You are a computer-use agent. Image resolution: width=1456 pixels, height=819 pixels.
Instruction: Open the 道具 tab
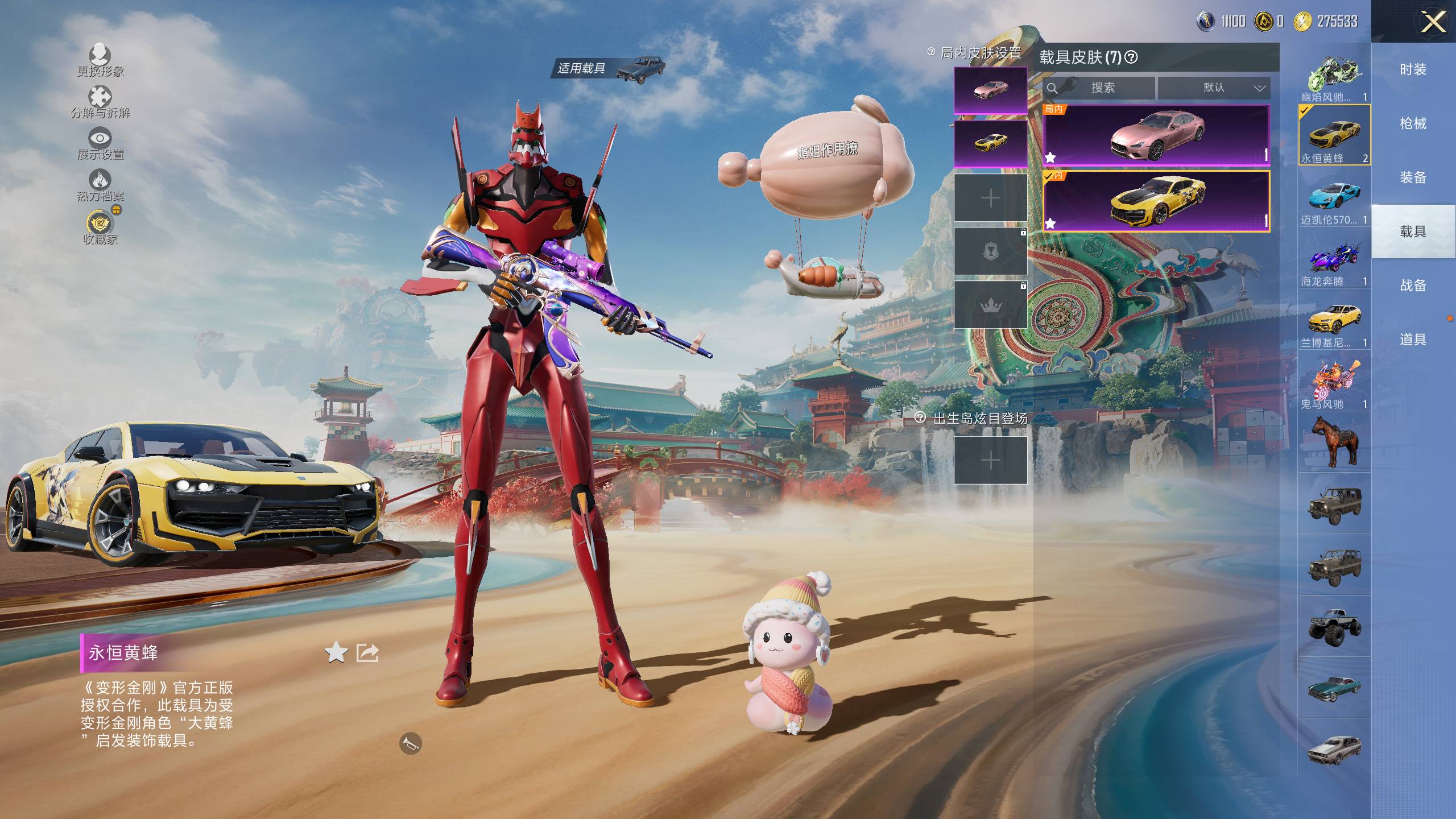coord(1413,340)
